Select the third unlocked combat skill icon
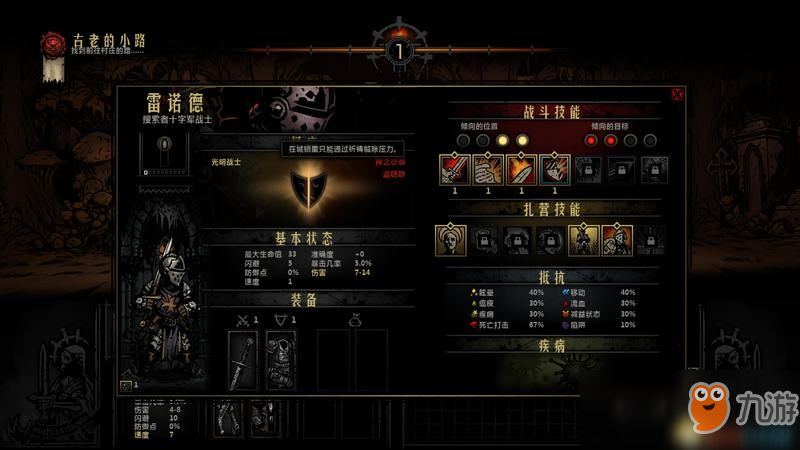 click(x=521, y=170)
